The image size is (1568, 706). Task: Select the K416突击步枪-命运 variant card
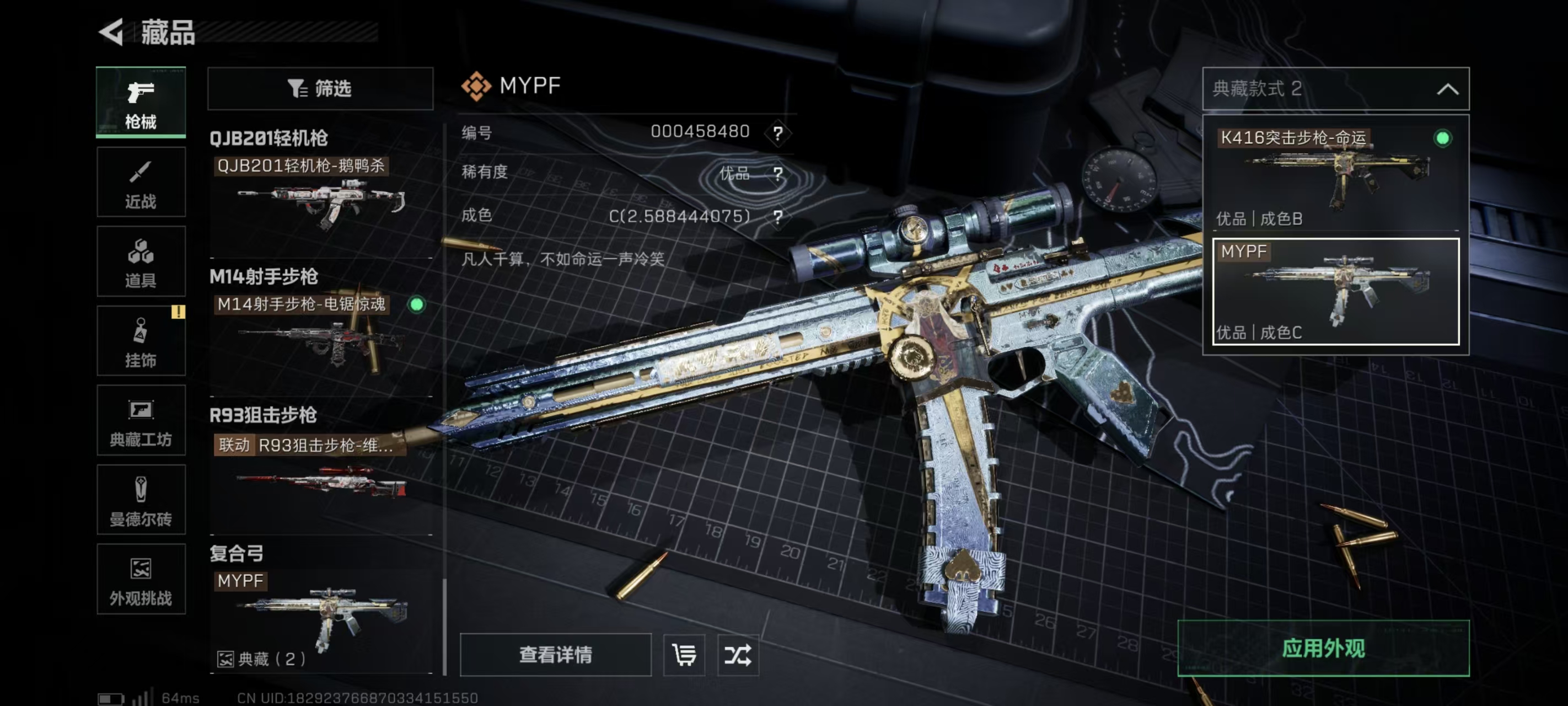1335,176
